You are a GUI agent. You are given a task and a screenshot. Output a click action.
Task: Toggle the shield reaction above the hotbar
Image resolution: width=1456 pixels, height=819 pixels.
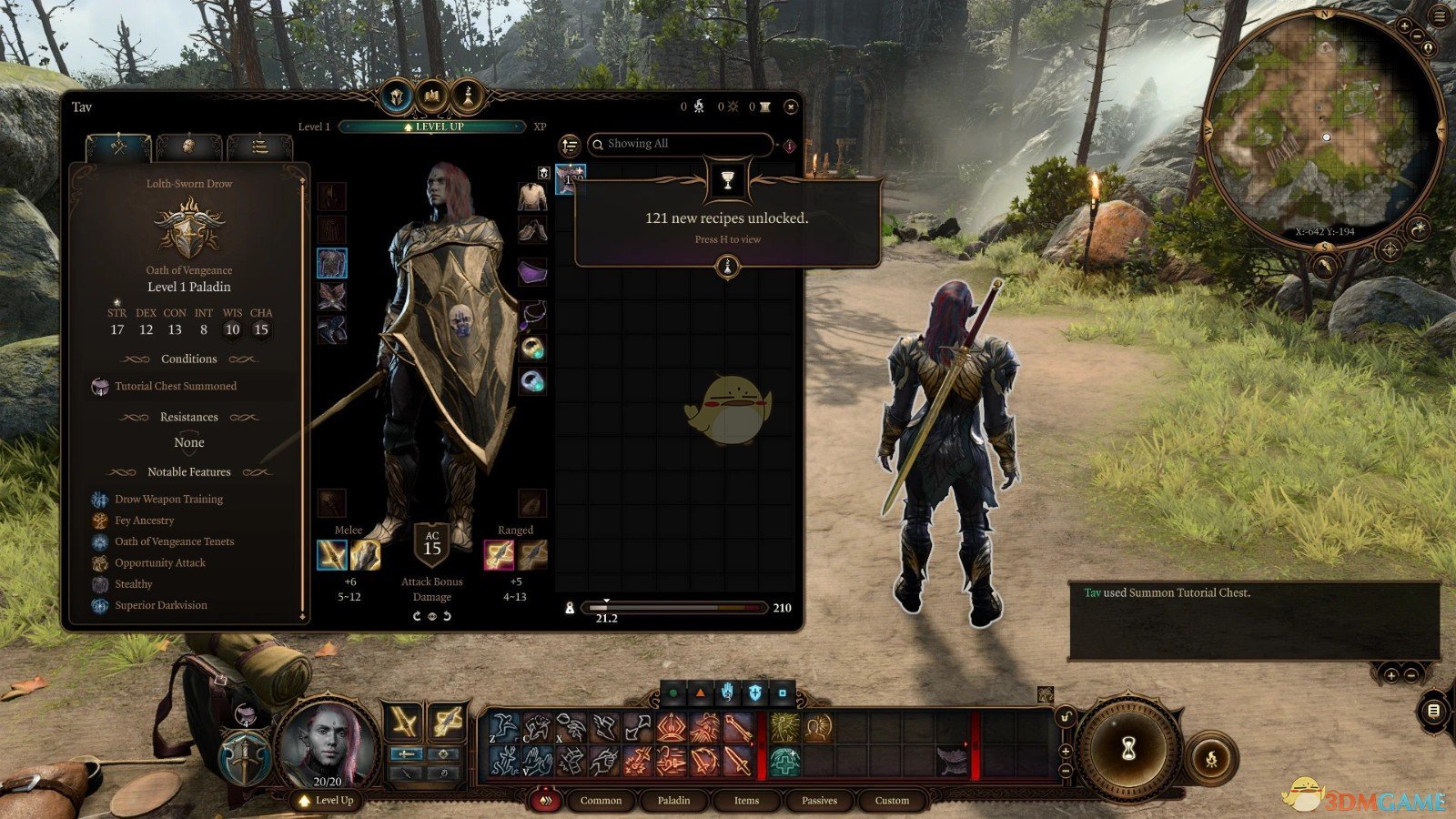[753, 692]
